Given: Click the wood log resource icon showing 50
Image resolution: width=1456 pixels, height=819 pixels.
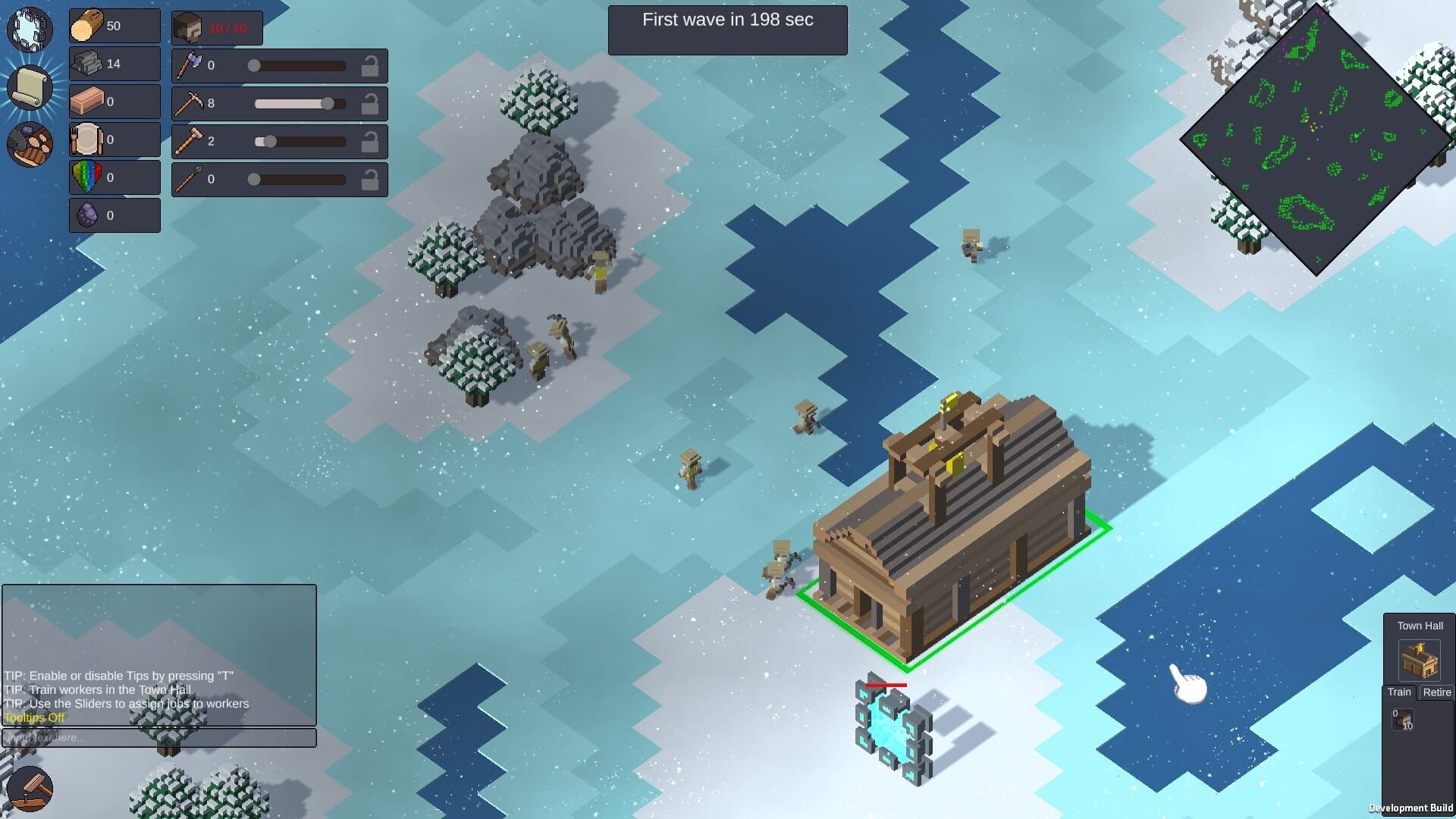Looking at the screenshot, I should pos(86,25).
